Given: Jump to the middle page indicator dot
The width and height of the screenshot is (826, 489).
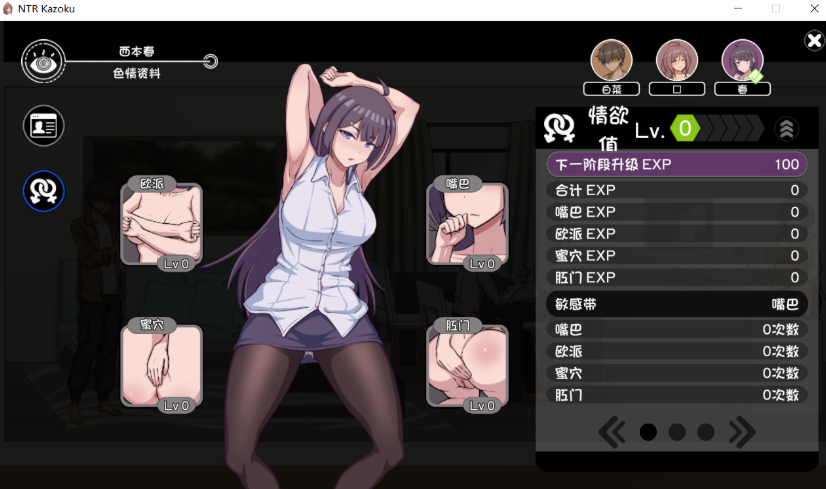Looking at the screenshot, I should 677,432.
